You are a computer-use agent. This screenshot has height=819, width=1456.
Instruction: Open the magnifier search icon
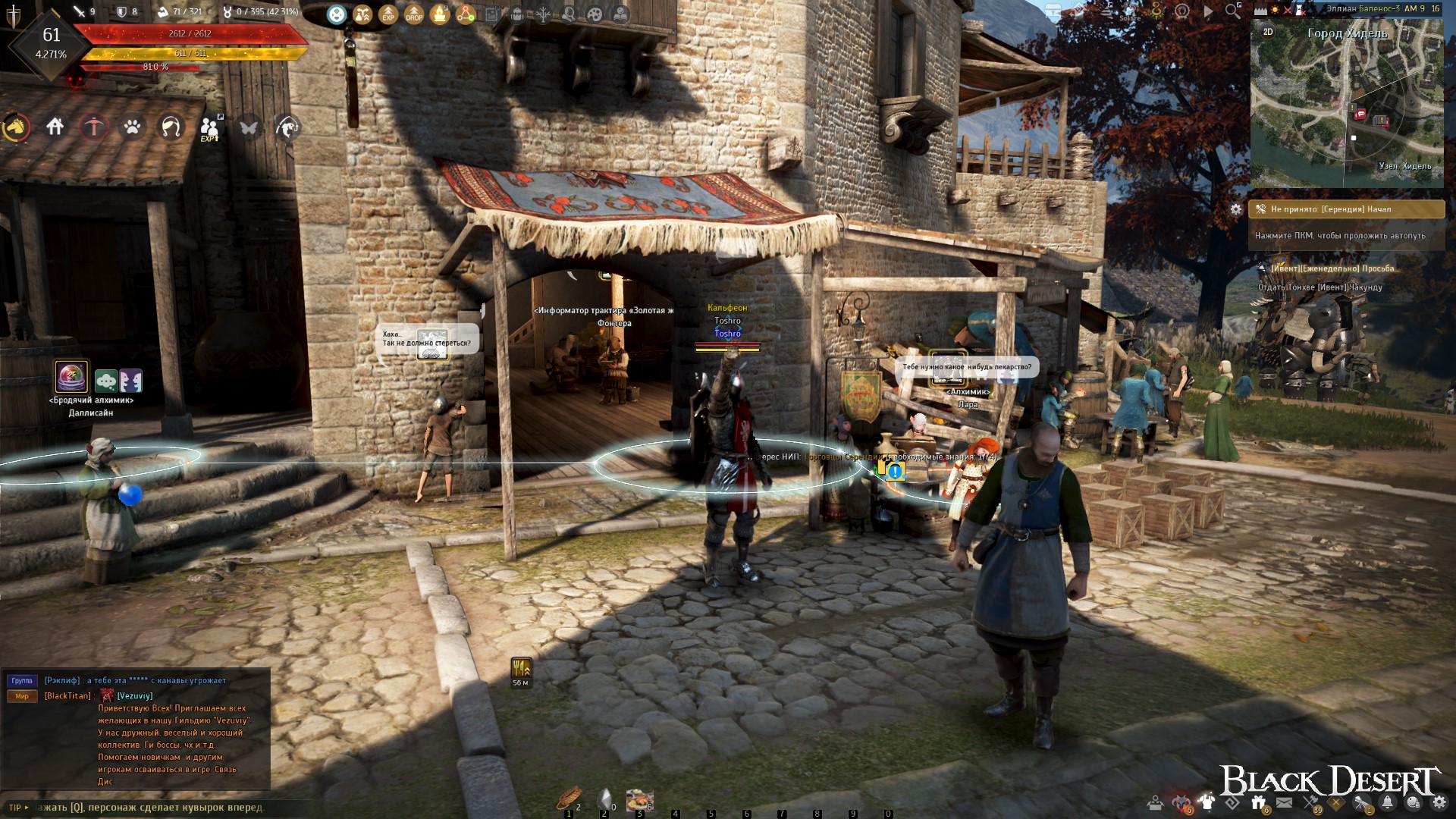[1233, 11]
